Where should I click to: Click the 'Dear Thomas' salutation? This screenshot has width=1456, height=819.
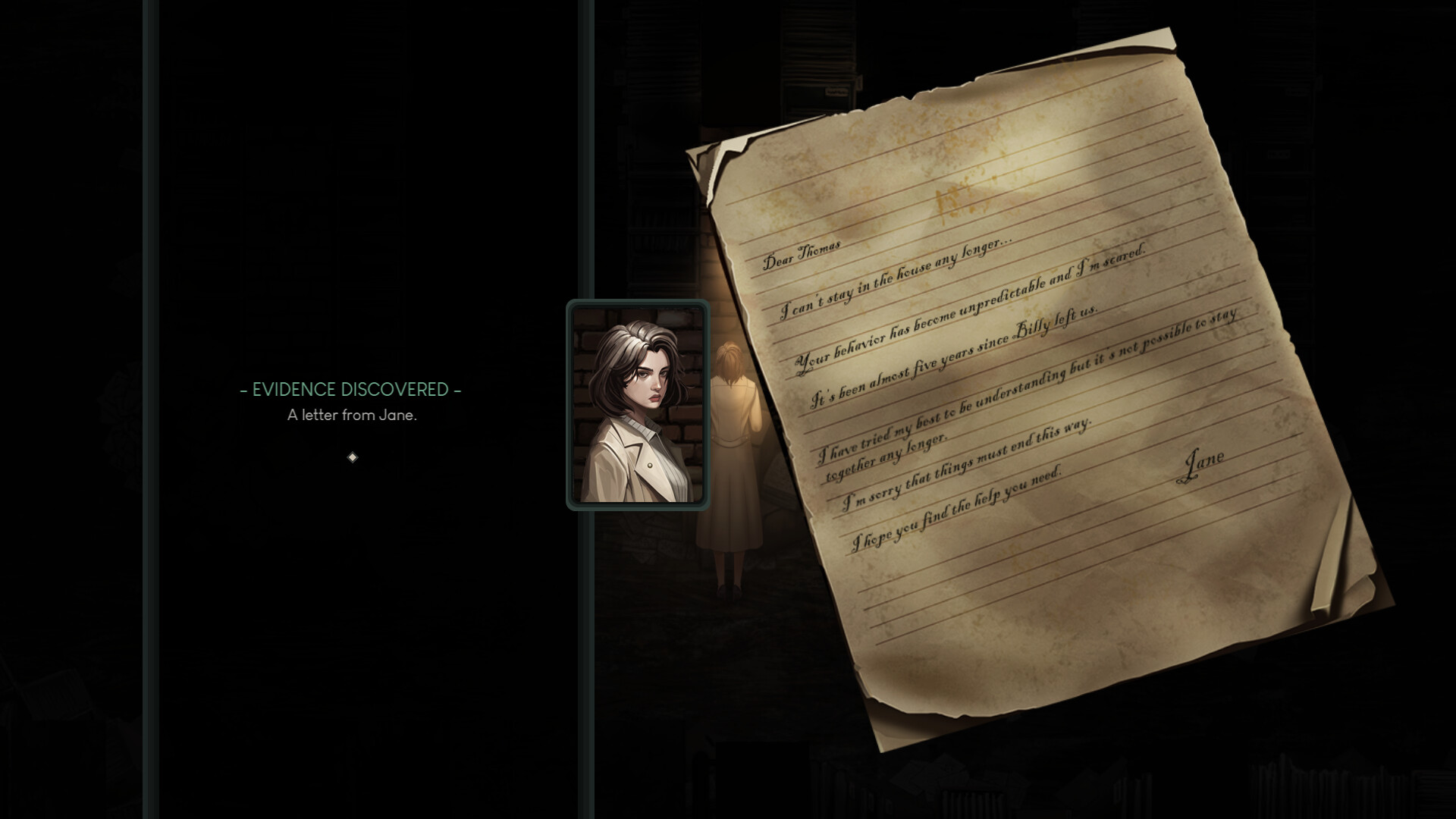tap(800, 256)
